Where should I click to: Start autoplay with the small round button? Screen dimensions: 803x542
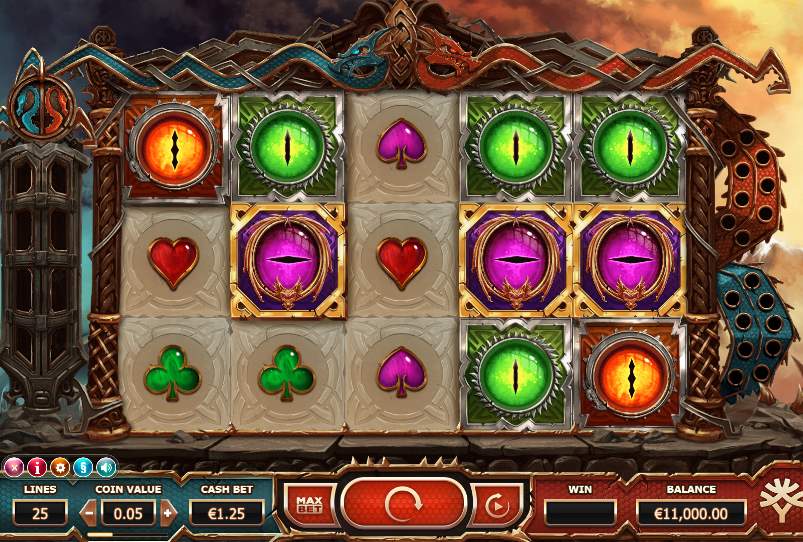click(x=497, y=505)
